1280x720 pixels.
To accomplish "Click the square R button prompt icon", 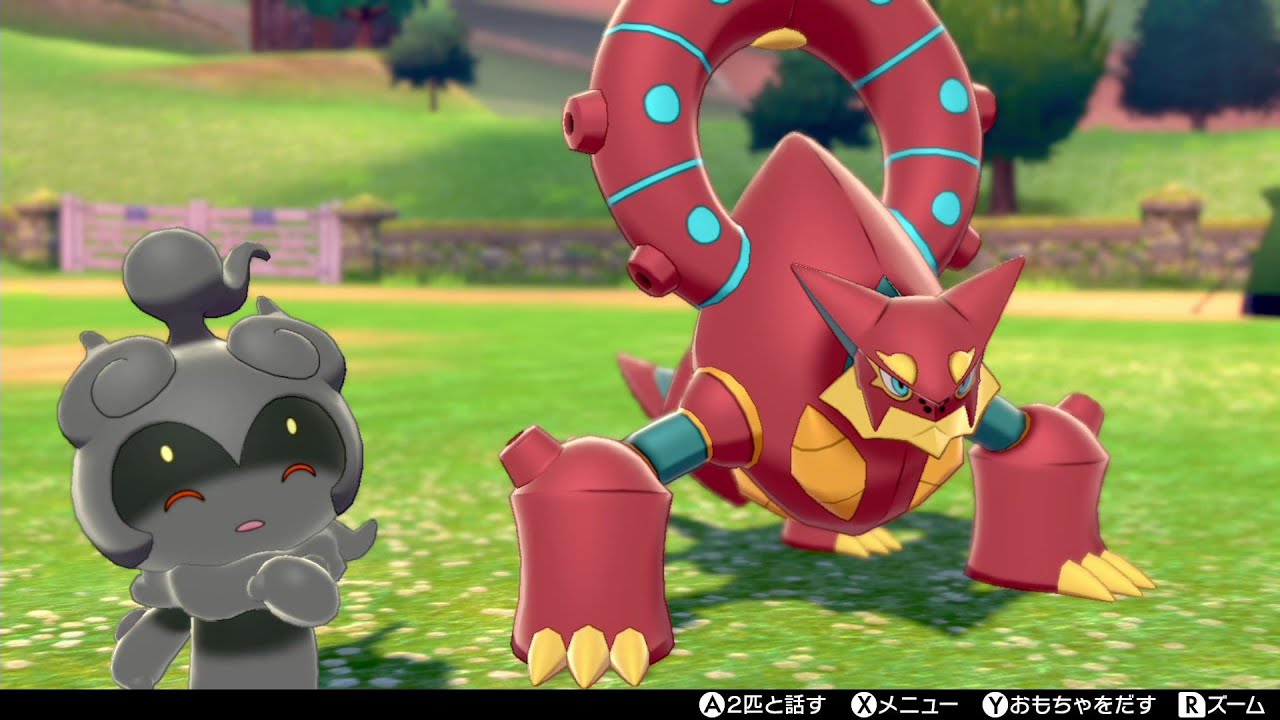I will 1190,705.
